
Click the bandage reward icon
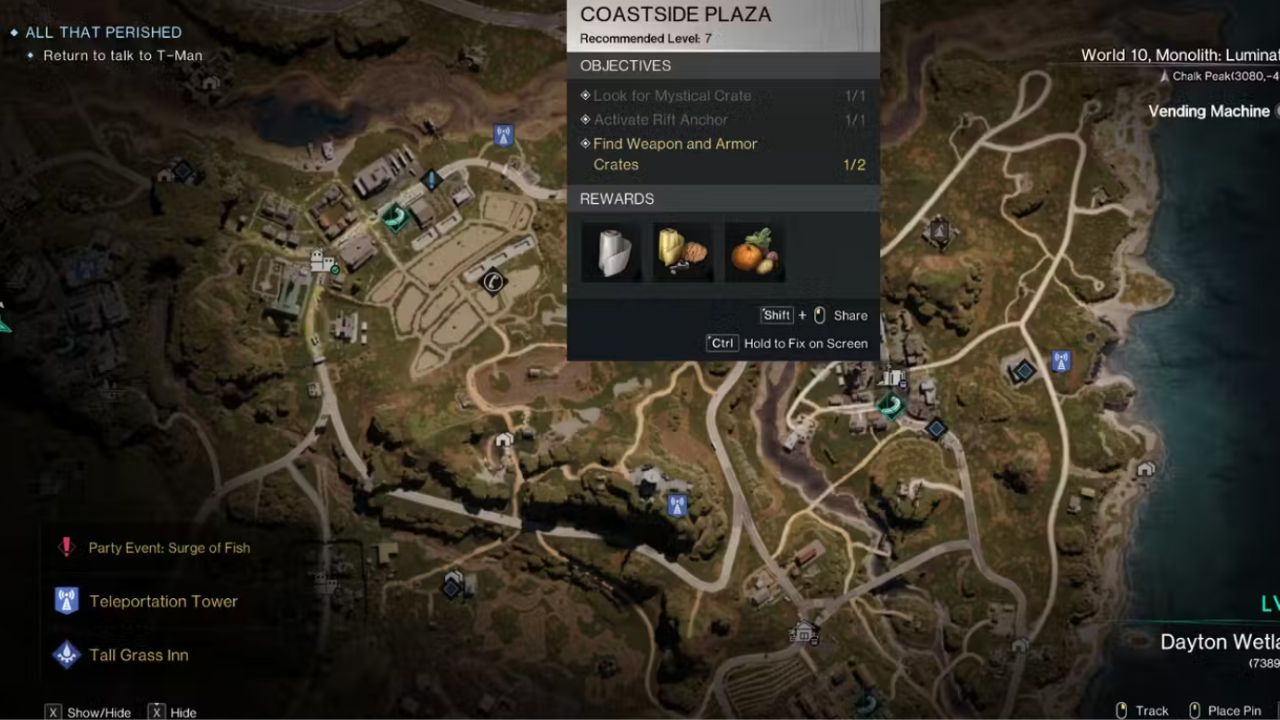pyautogui.click(x=611, y=250)
